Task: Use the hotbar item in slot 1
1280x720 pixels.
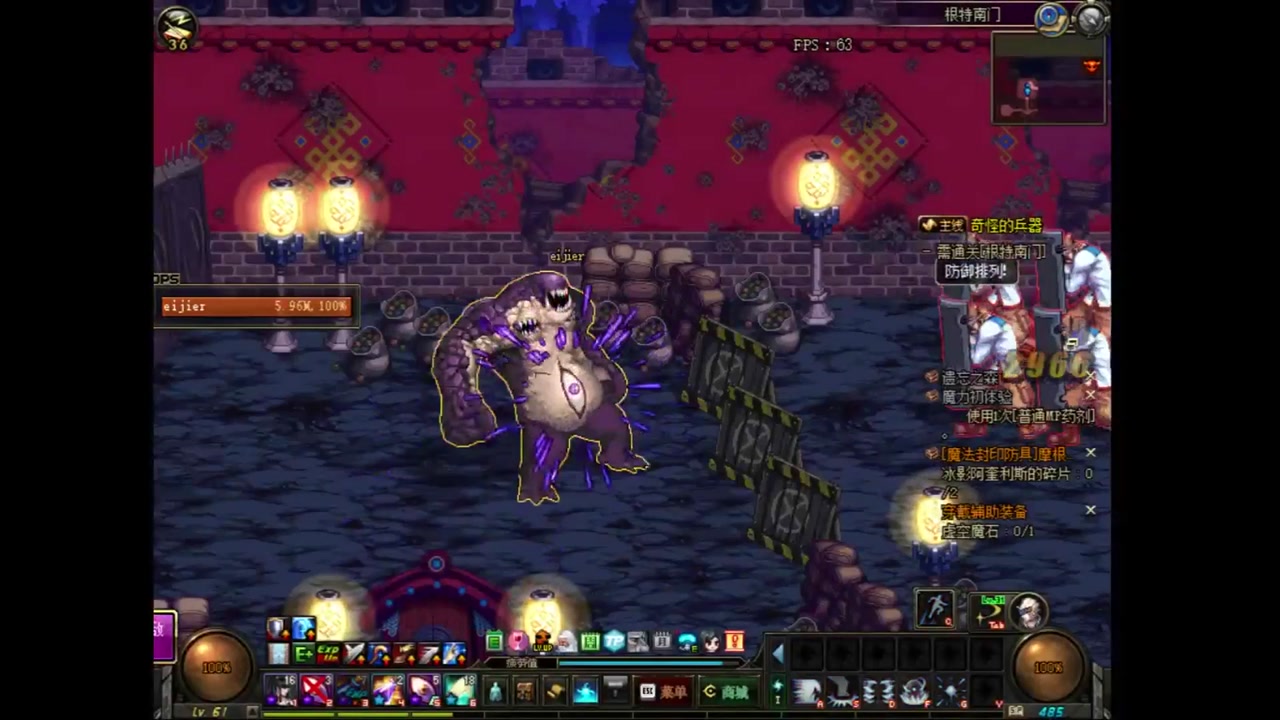Action: (x=281, y=689)
